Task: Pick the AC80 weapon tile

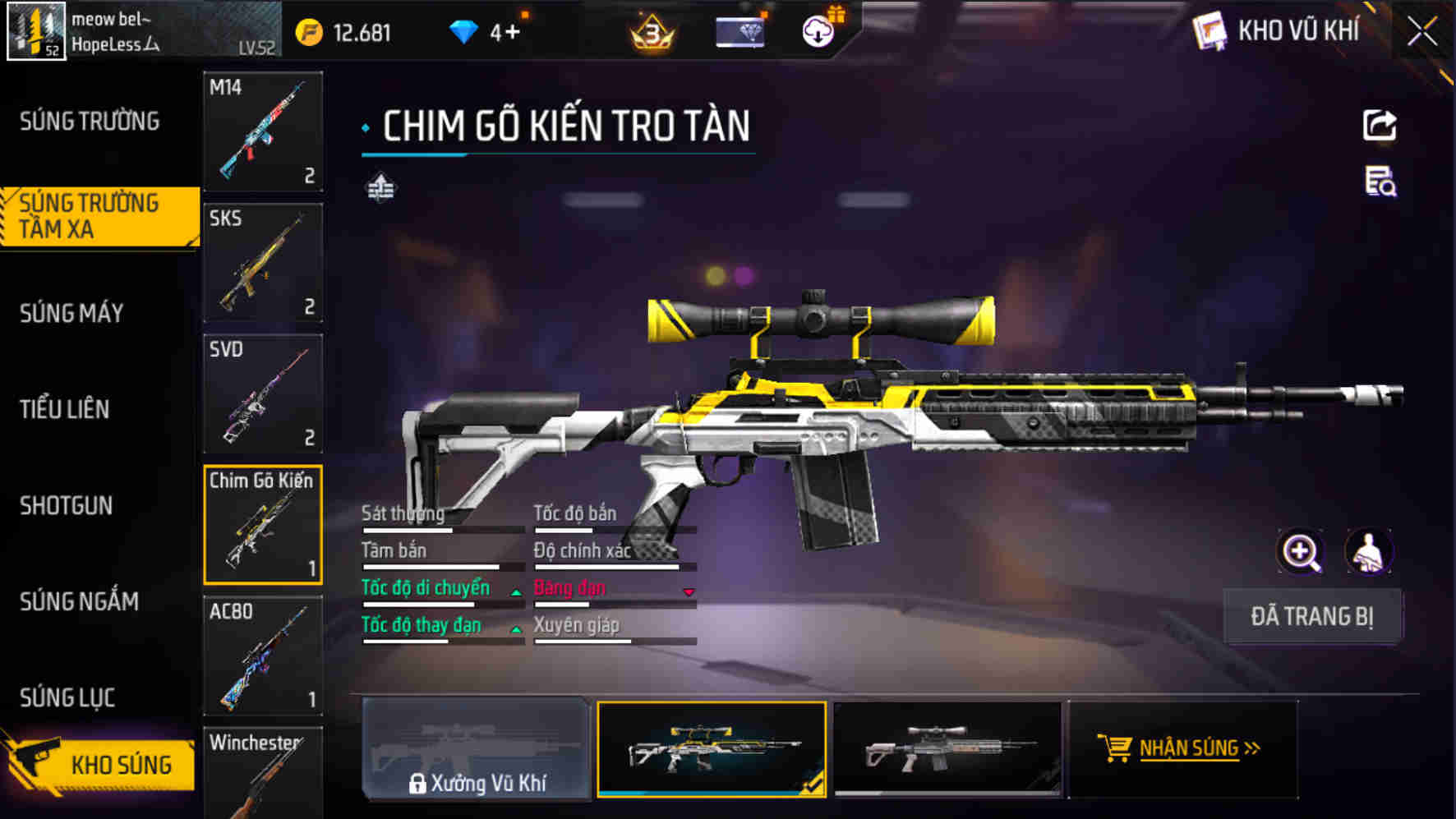Action: point(263,656)
